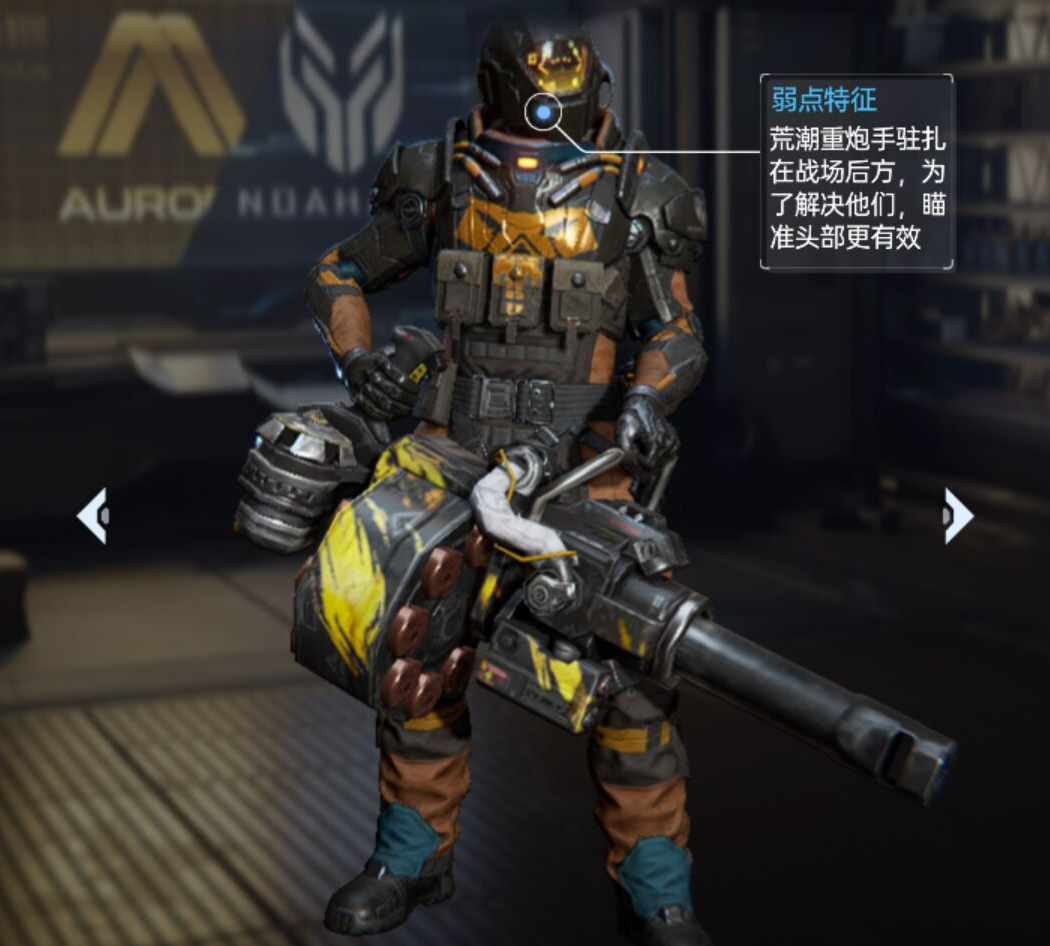Go to next enemy with right arrow
Viewport: 1050px width, 946px height.
tap(957, 516)
